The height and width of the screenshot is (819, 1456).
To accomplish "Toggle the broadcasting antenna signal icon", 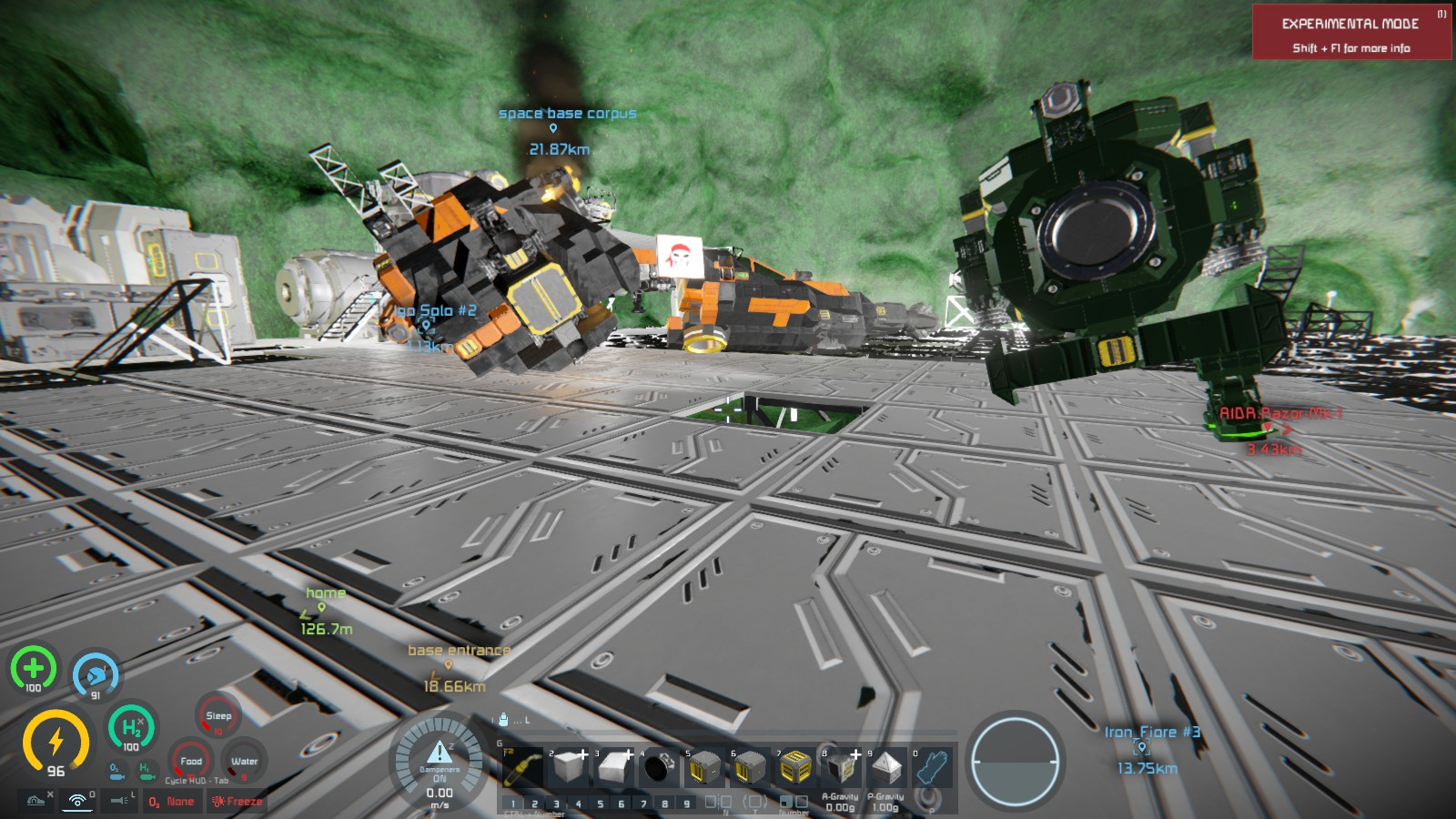I will click(78, 801).
